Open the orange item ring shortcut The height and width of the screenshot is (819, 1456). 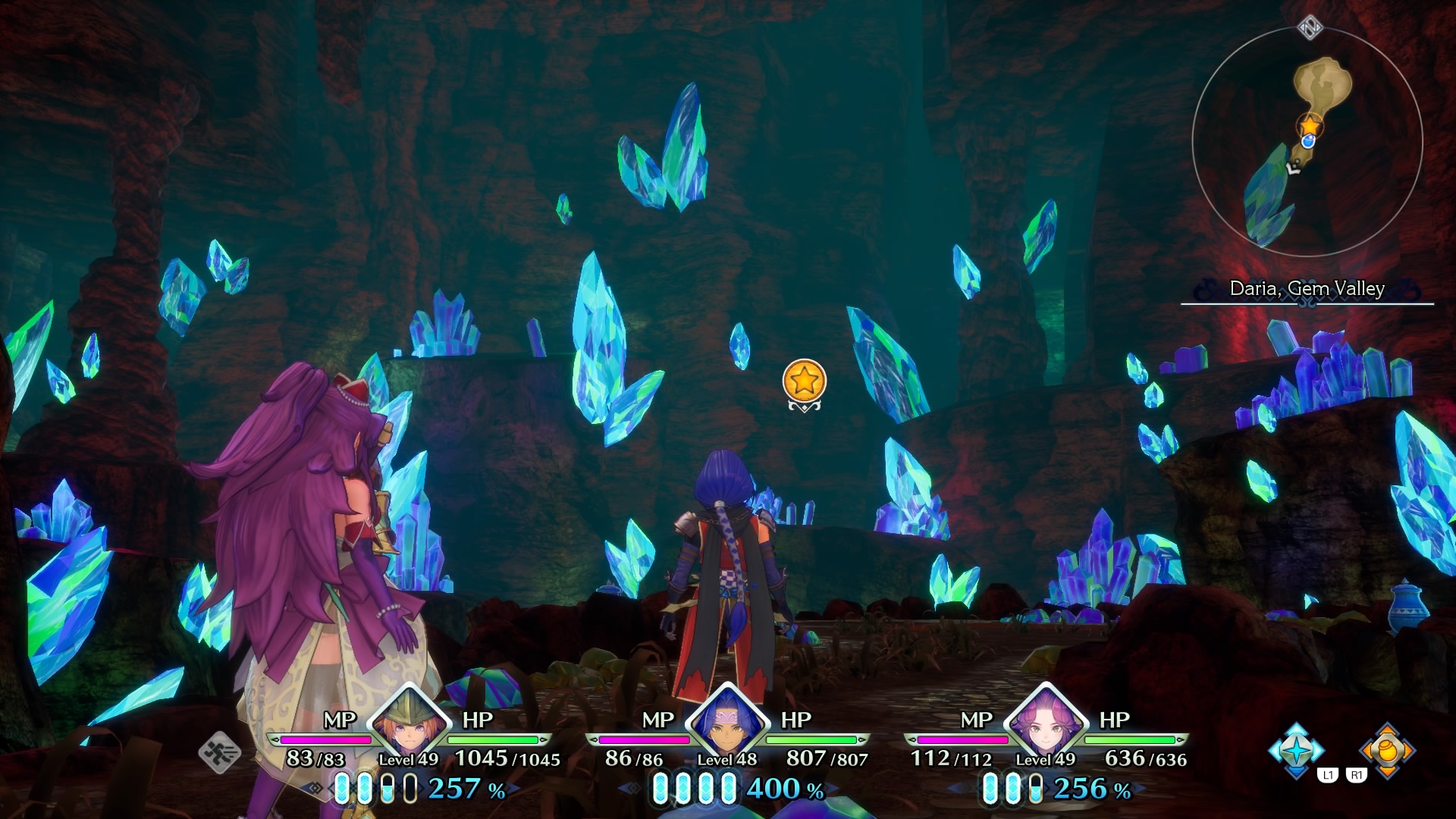tap(1387, 749)
